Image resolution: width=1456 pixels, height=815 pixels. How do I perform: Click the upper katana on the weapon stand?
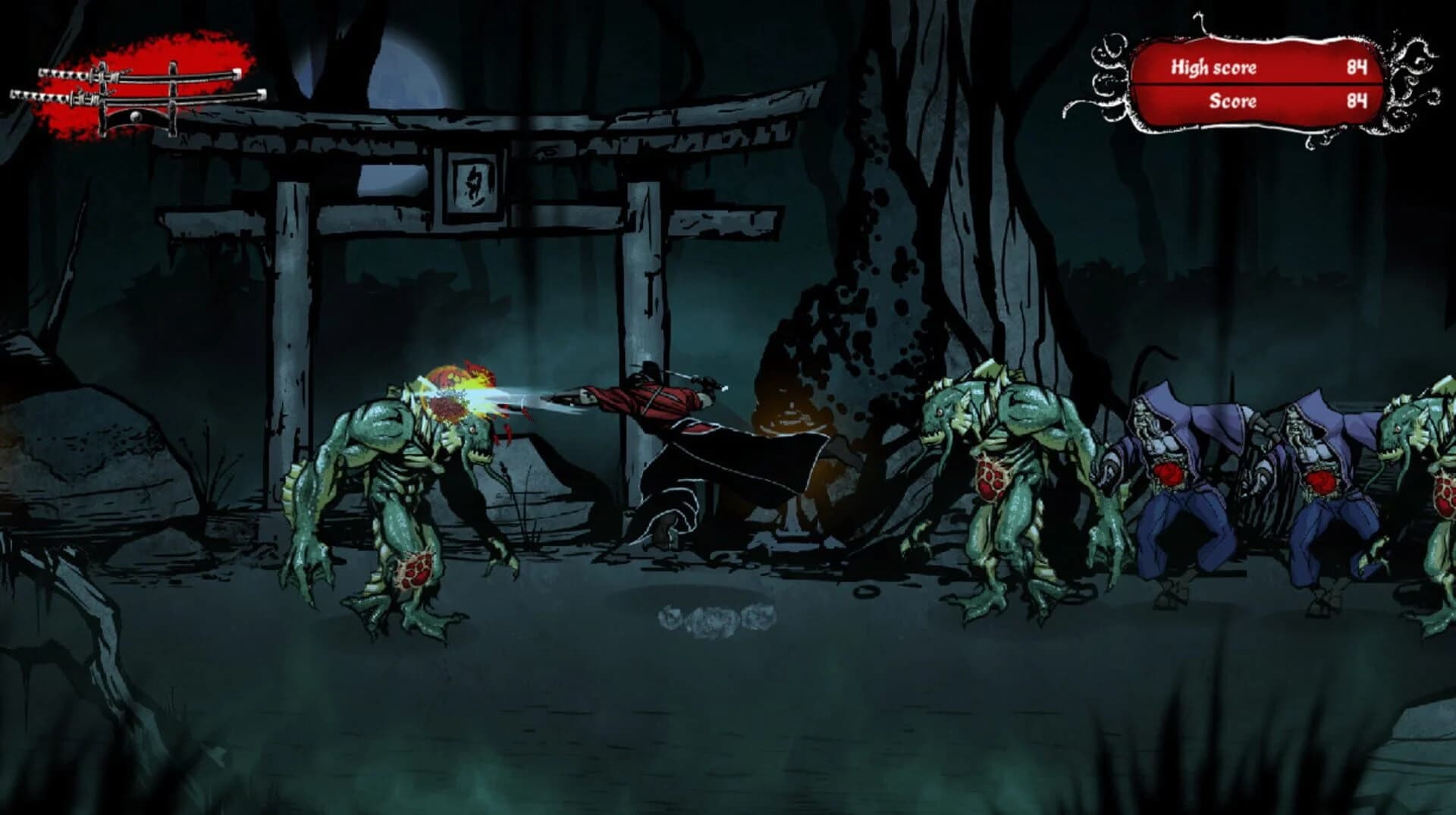[144, 74]
